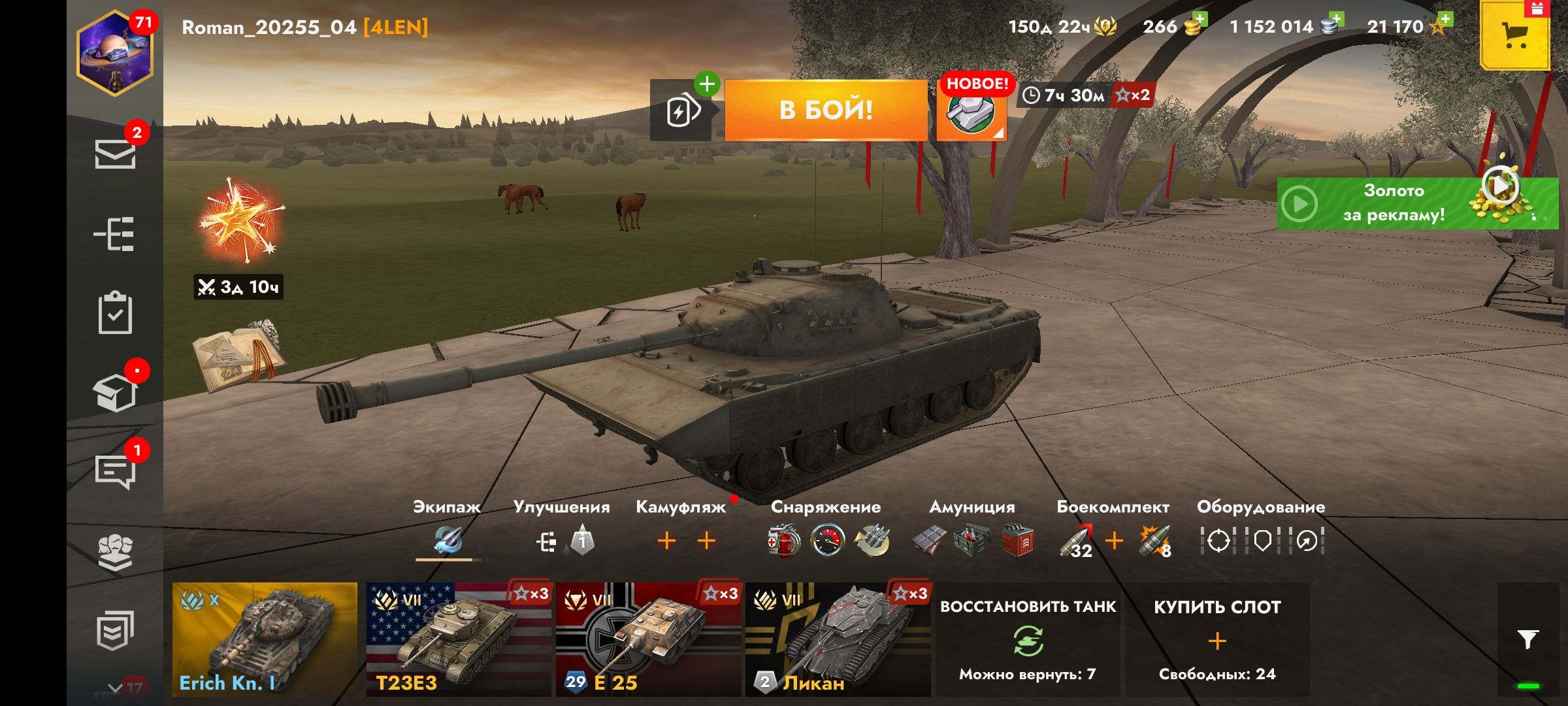
Task: Open the chat messages
Action: click(x=115, y=470)
